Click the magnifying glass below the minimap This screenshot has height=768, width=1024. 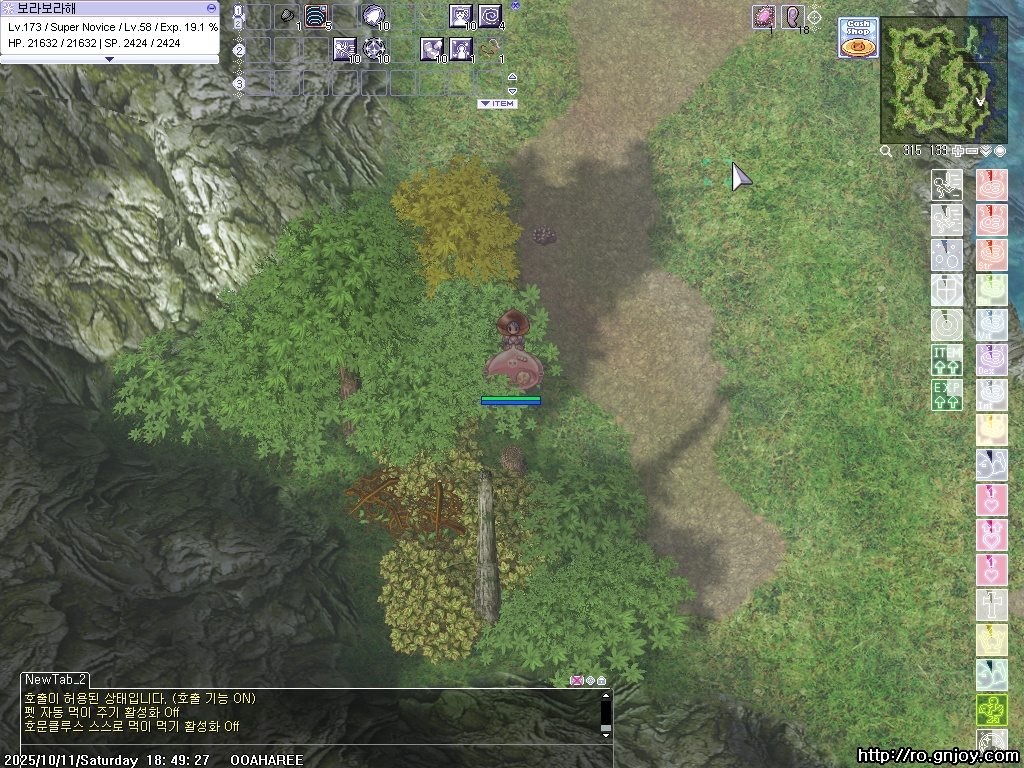coord(886,151)
